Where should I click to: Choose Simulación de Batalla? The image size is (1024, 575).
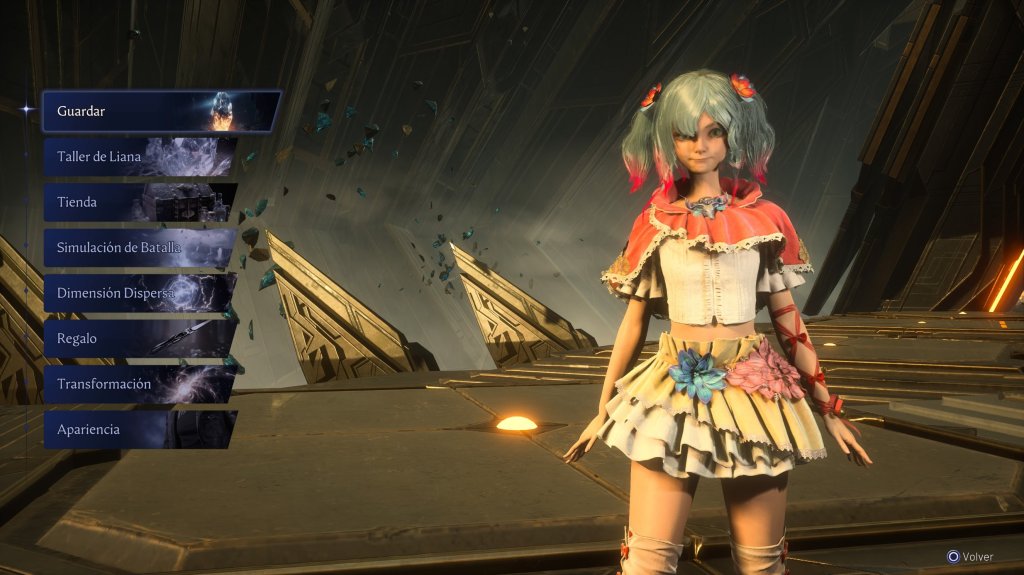point(140,248)
